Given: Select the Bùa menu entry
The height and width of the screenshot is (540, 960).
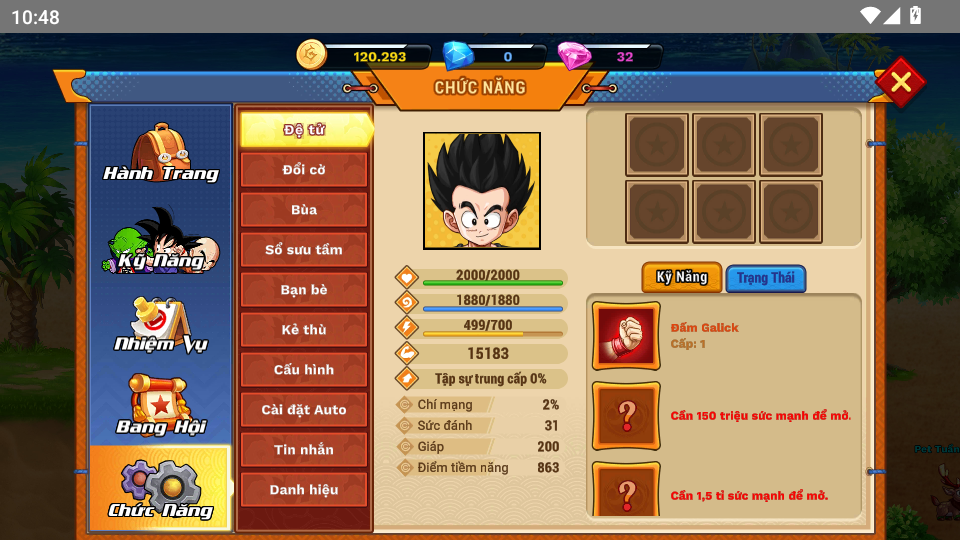Looking at the screenshot, I should 304,210.
